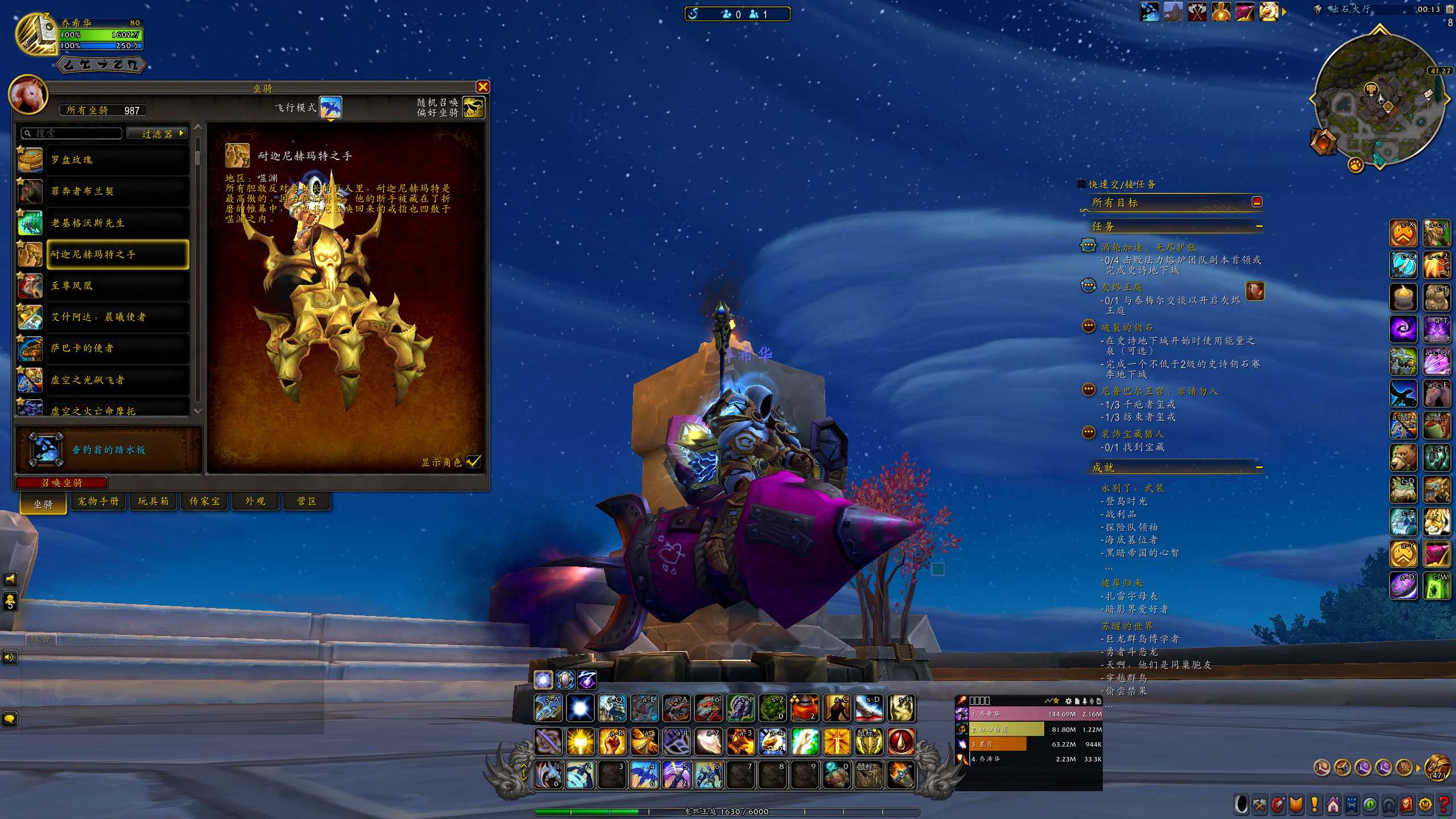Open the 过滤器 filter dropdown
The width and height of the screenshot is (1456, 819).
coord(158,134)
